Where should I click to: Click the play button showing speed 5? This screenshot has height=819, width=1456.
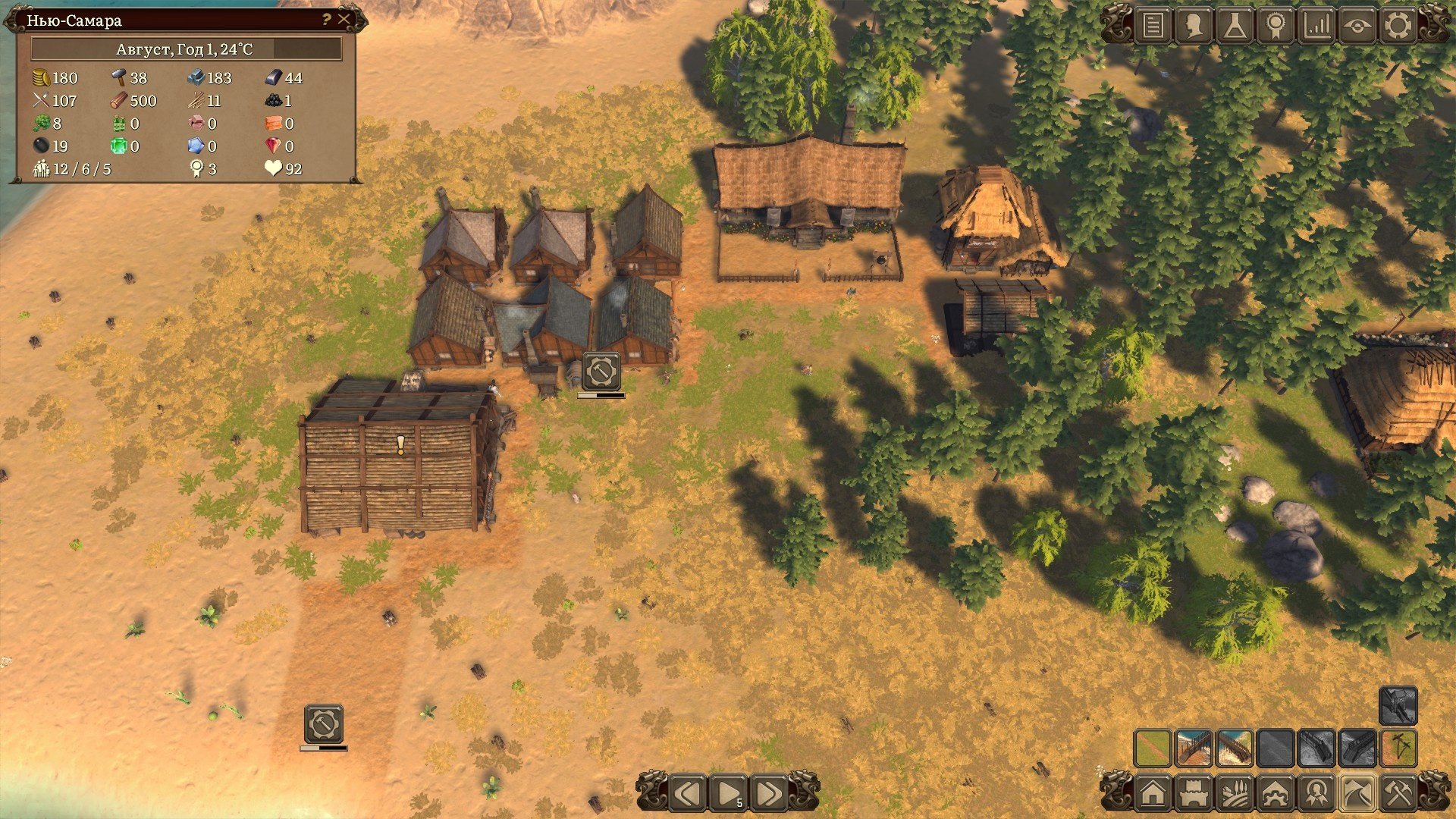coord(728,794)
